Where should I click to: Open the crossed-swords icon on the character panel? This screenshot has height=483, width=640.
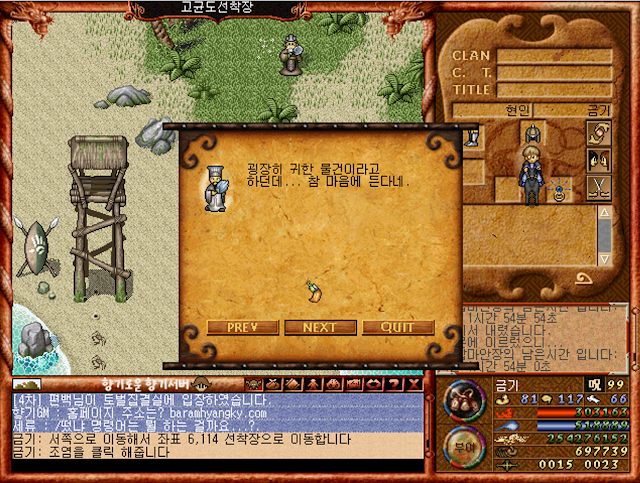pyautogui.click(x=598, y=187)
